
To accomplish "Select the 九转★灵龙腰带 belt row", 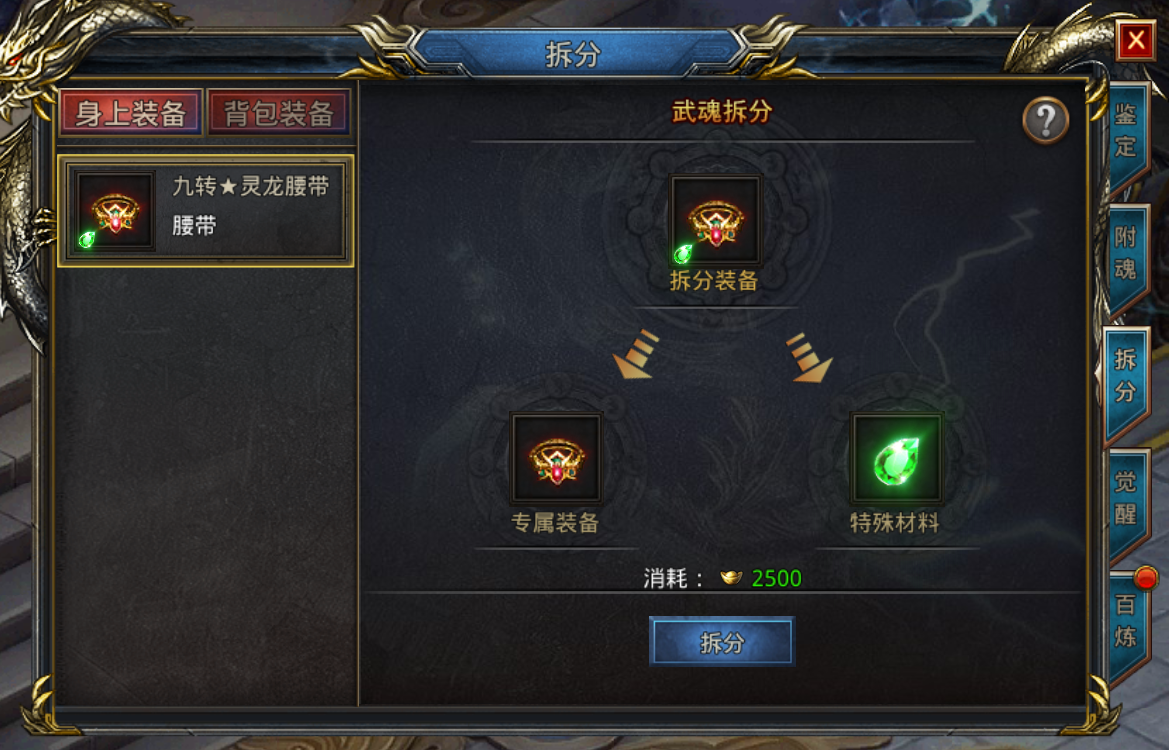I will pyautogui.click(x=206, y=210).
